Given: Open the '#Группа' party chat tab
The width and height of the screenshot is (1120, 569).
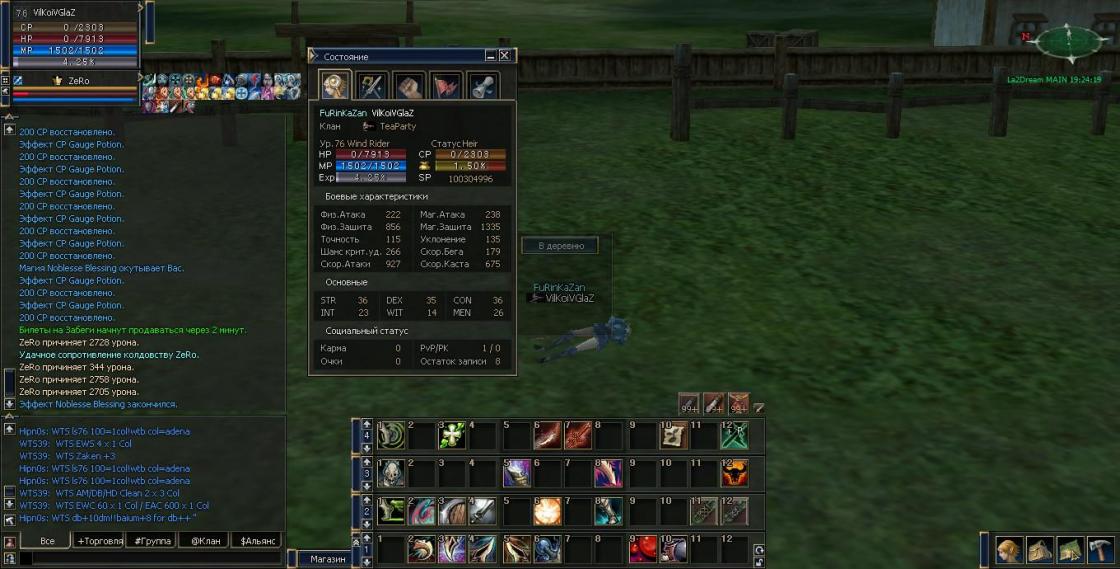Looking at the screenshot, I should (x=153, y=541).
